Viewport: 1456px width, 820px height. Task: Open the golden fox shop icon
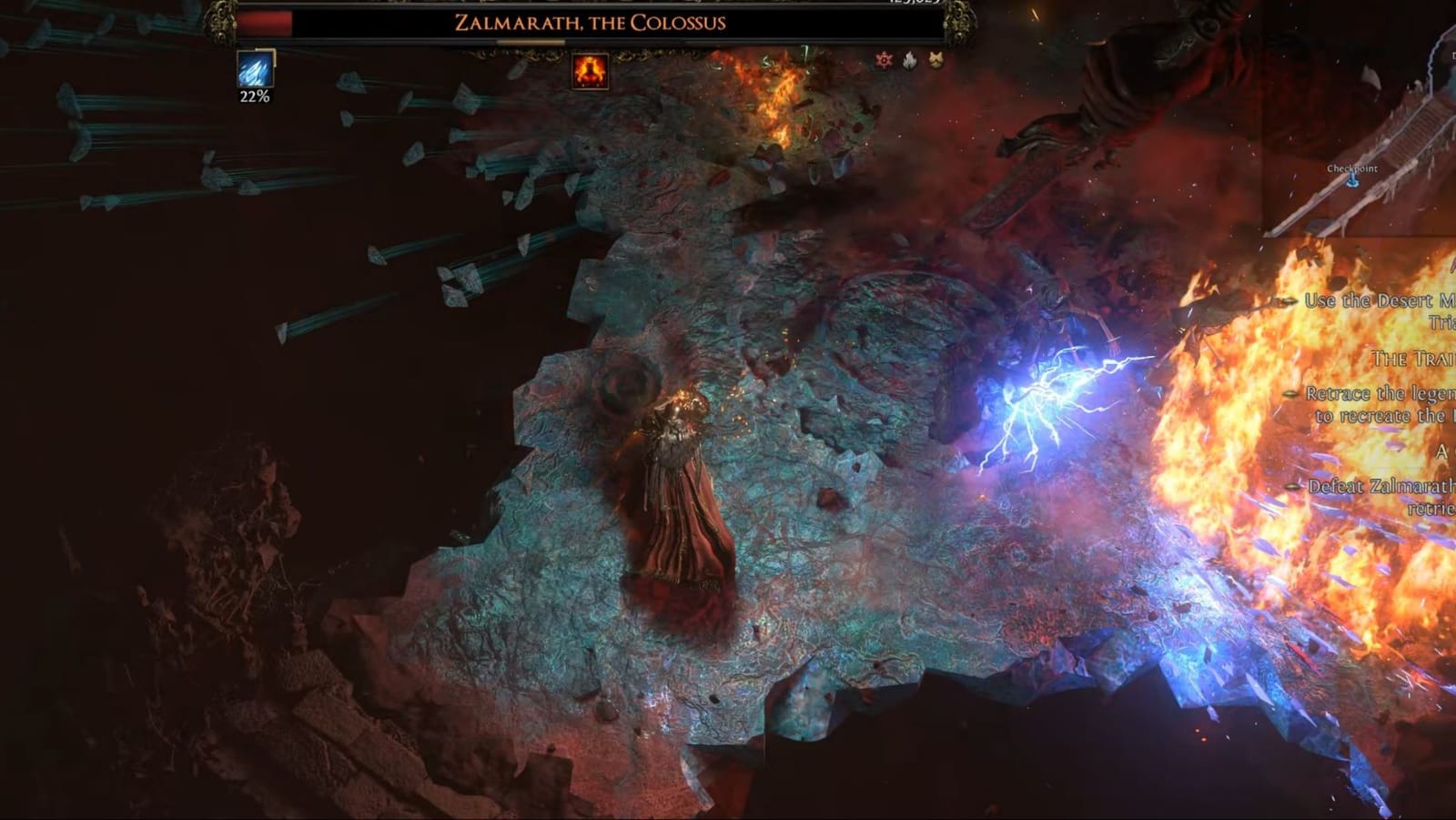(x=937, y=60)
